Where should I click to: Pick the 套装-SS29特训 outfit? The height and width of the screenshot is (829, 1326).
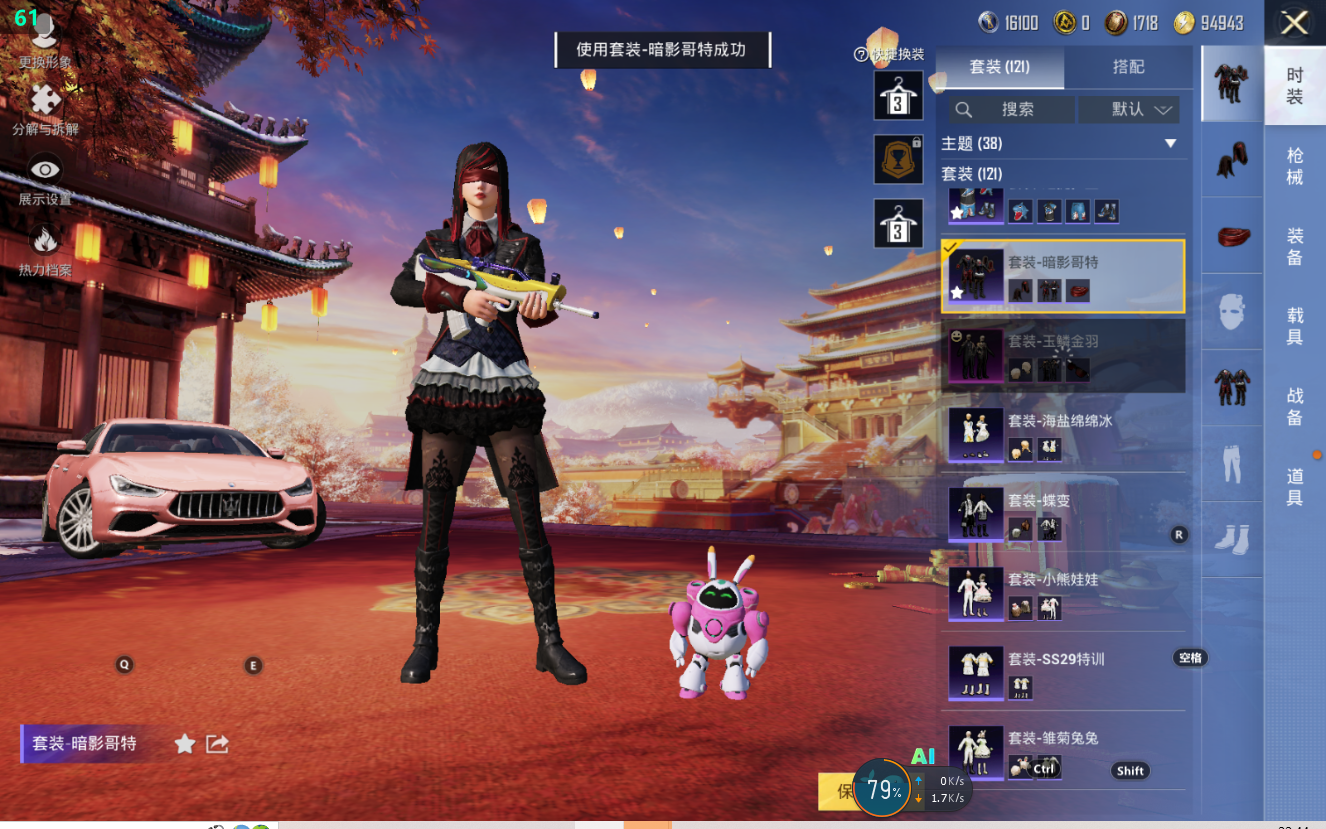(1062, 672)
